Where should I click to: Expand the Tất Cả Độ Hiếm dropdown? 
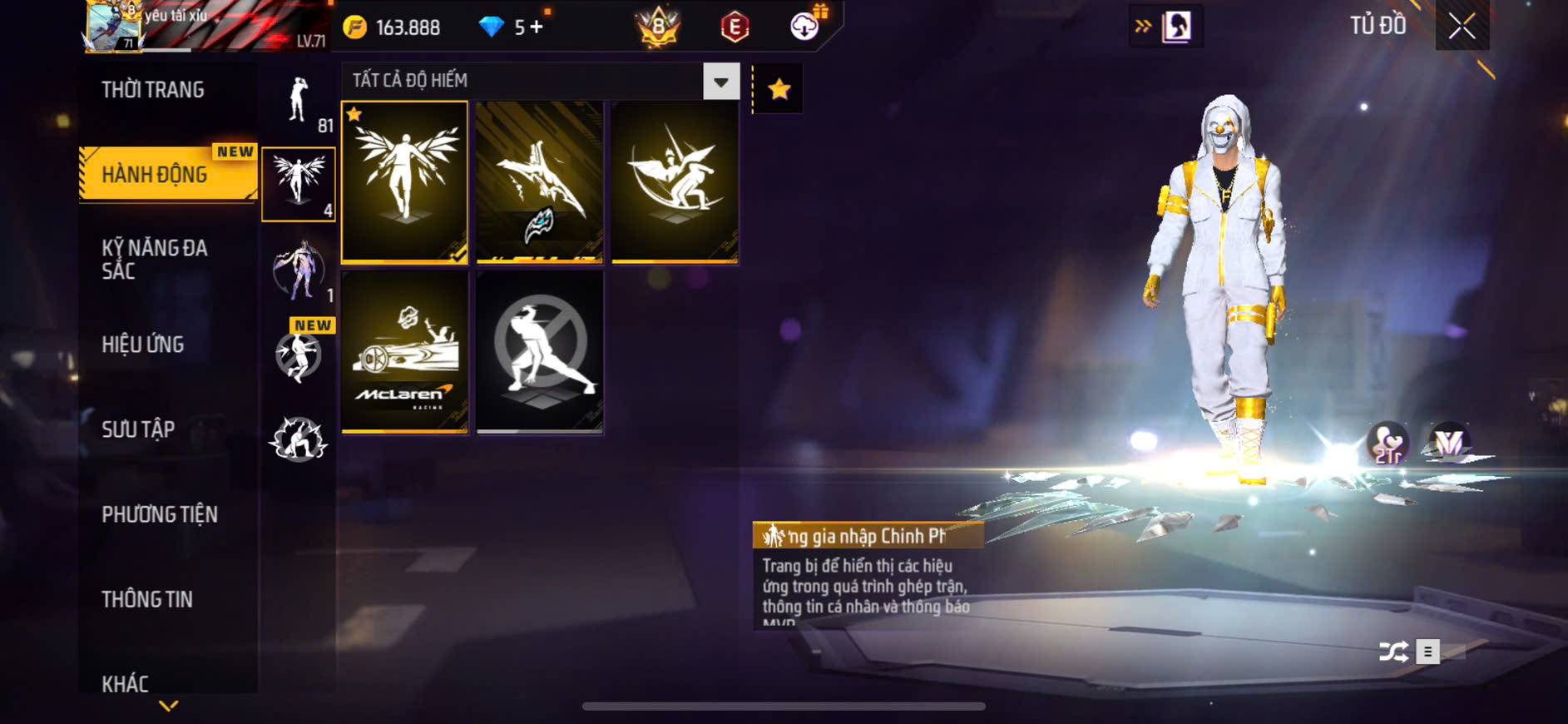tap(720, 82)
